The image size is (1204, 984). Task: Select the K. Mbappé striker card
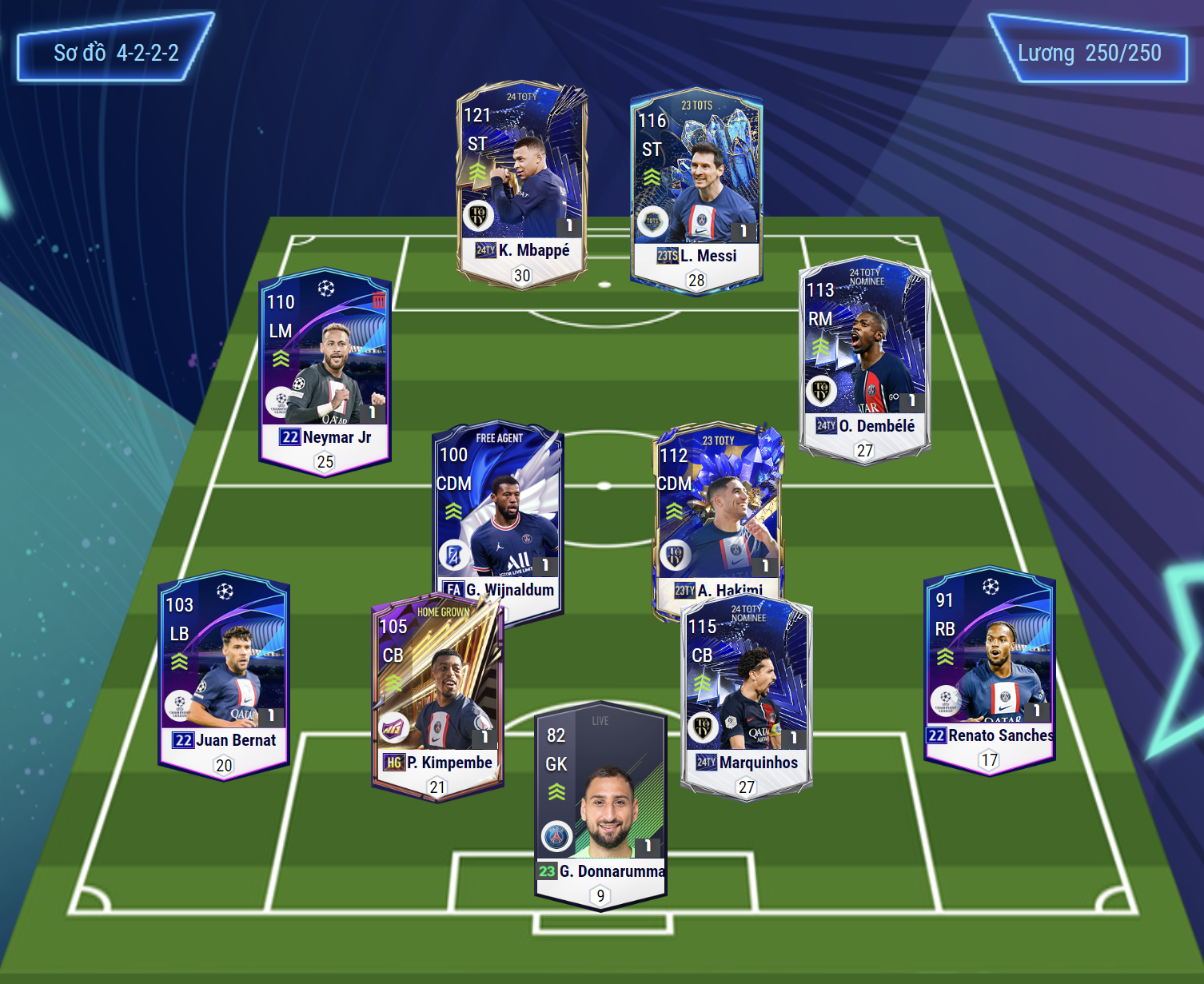(x=521, y=182)
